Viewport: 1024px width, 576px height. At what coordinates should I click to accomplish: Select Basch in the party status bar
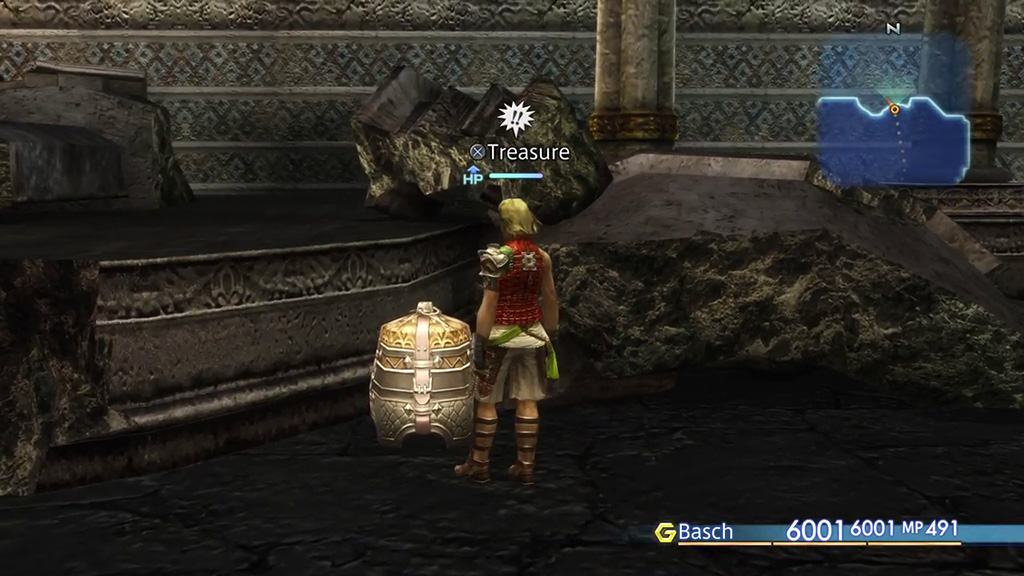[x=705, y=532]
